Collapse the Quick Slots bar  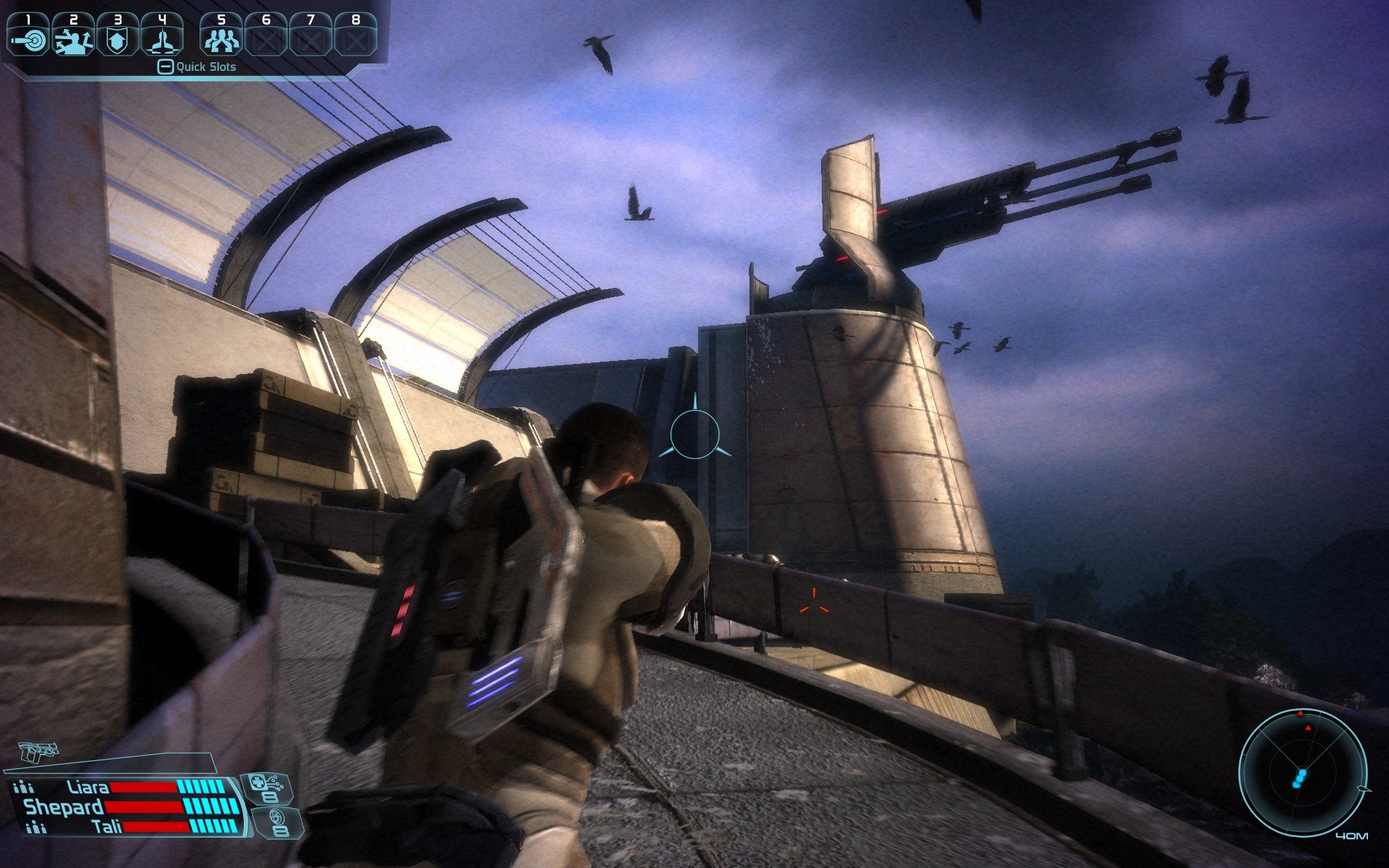click(x=166, y=67)
